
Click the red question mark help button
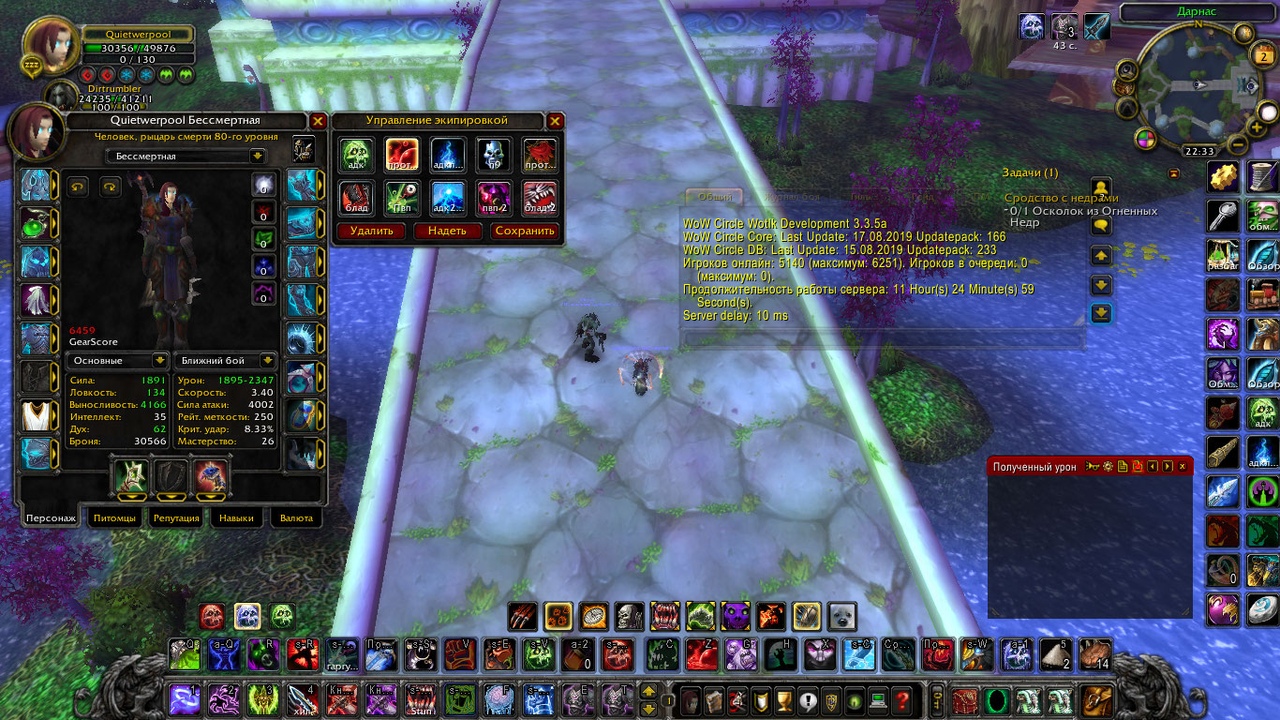coord(902,699)
